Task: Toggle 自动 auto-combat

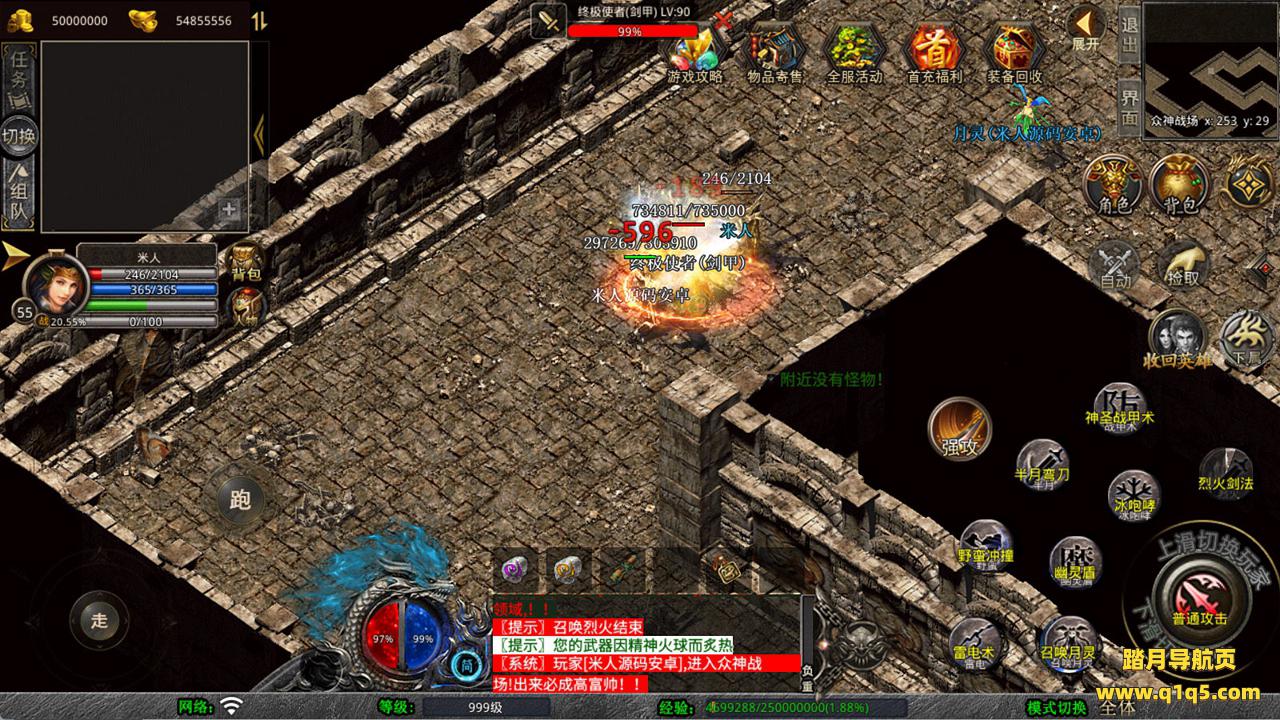Action: (x=1115, y=265)
